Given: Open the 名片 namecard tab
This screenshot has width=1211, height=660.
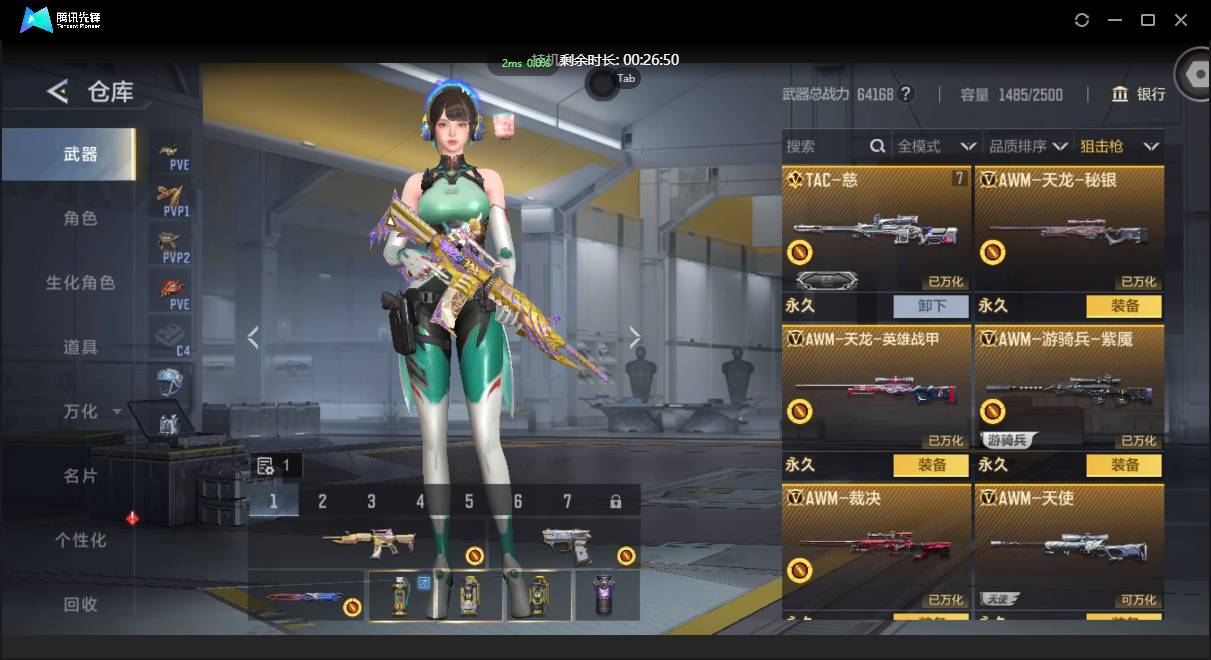Looking at the screenshot, I should pos(80,476).
